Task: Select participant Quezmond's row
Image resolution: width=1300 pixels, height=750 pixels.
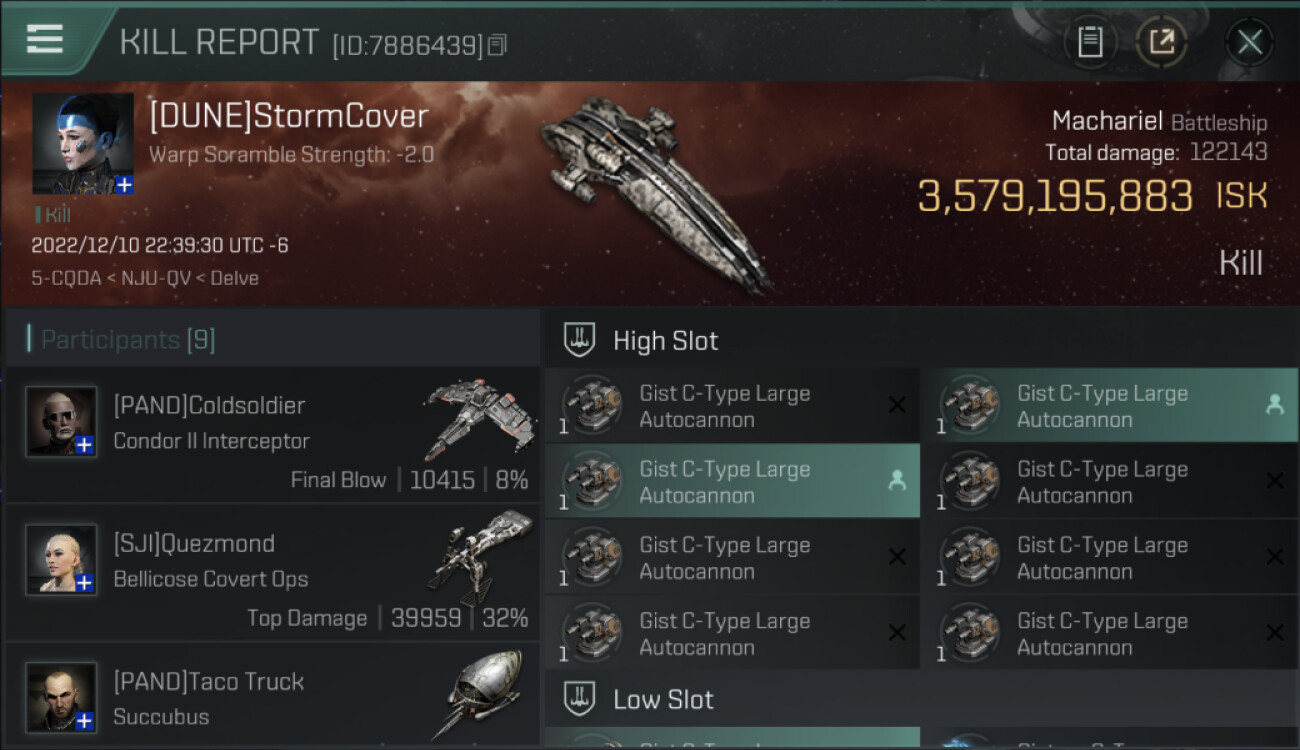Action: [272, 573]
